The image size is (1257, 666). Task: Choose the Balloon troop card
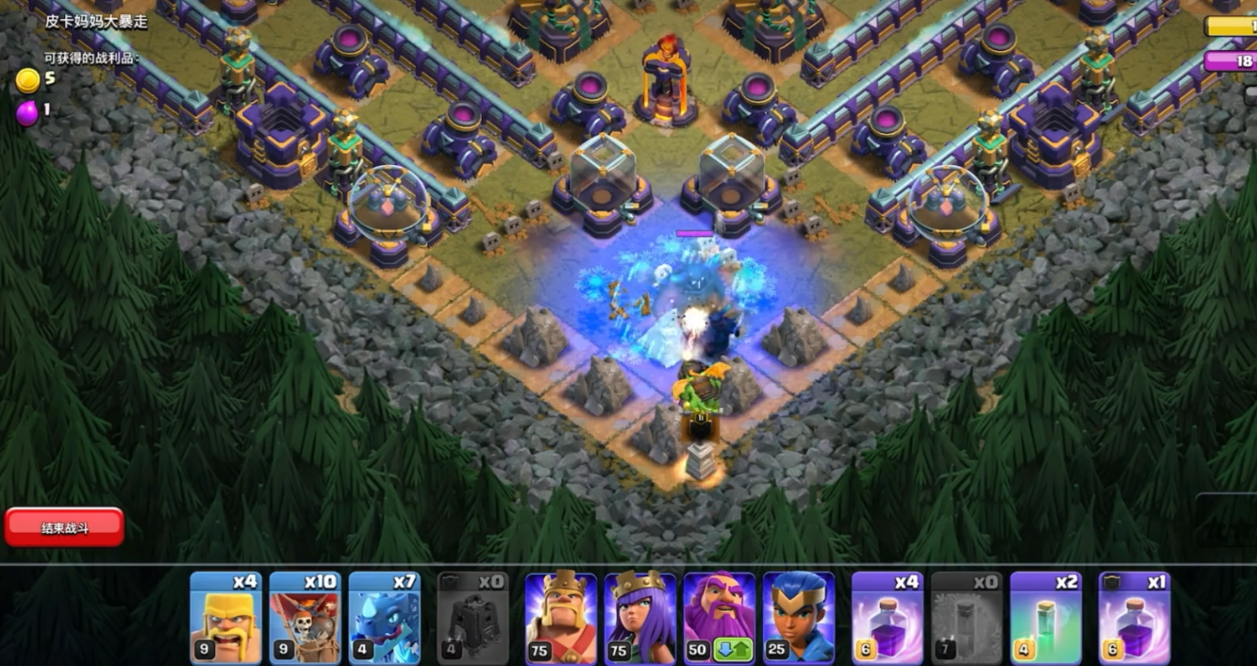[x=305, y=618]
